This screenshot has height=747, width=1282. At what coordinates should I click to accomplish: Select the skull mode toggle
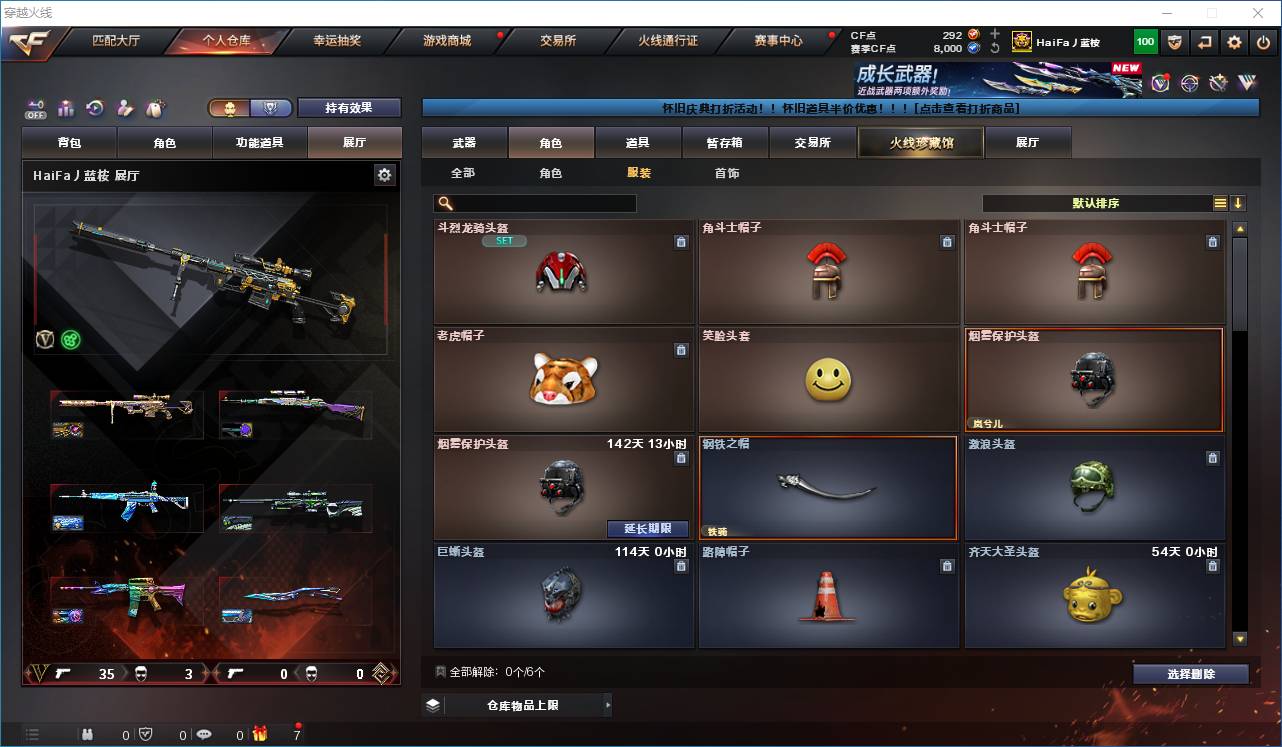coord(230,107)
